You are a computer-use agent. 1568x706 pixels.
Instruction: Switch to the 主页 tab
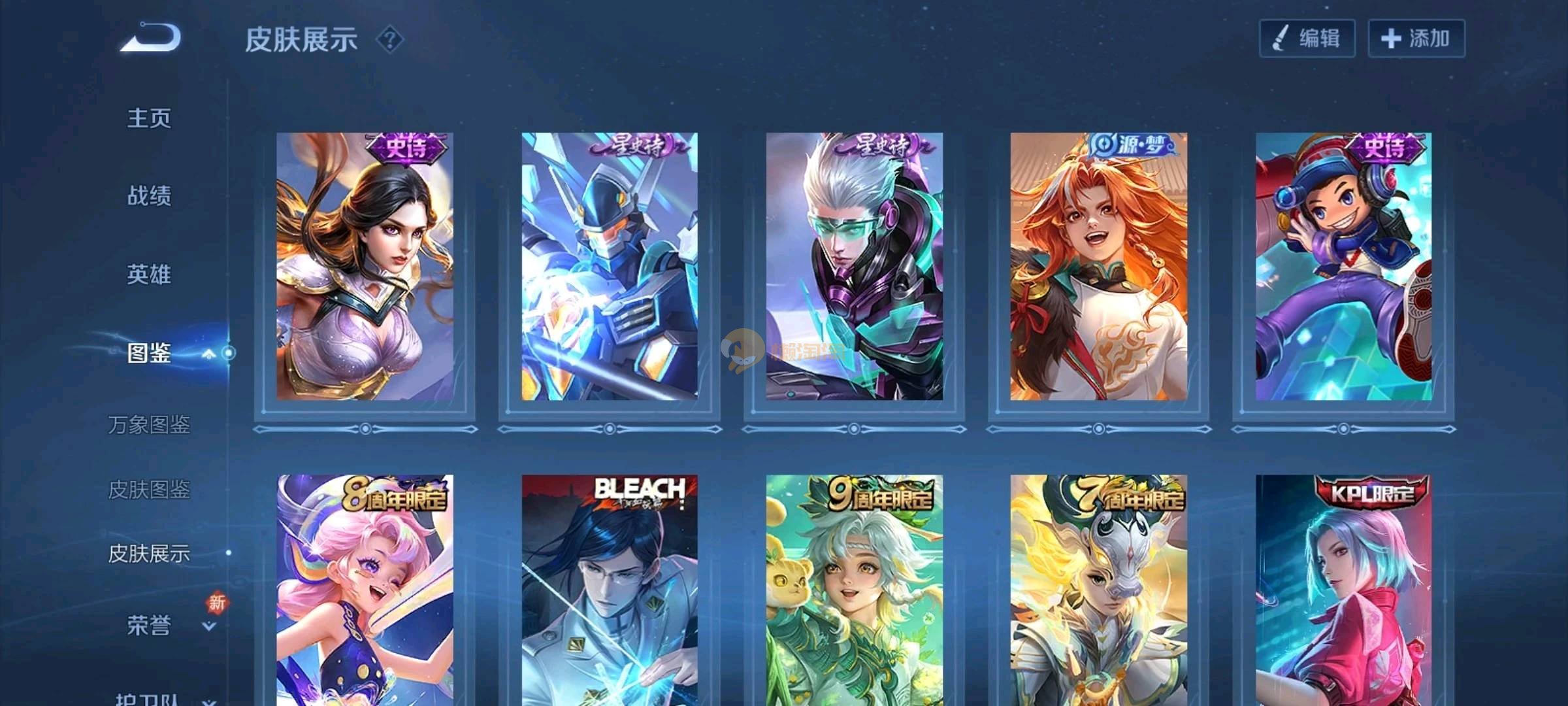[149, 118]
